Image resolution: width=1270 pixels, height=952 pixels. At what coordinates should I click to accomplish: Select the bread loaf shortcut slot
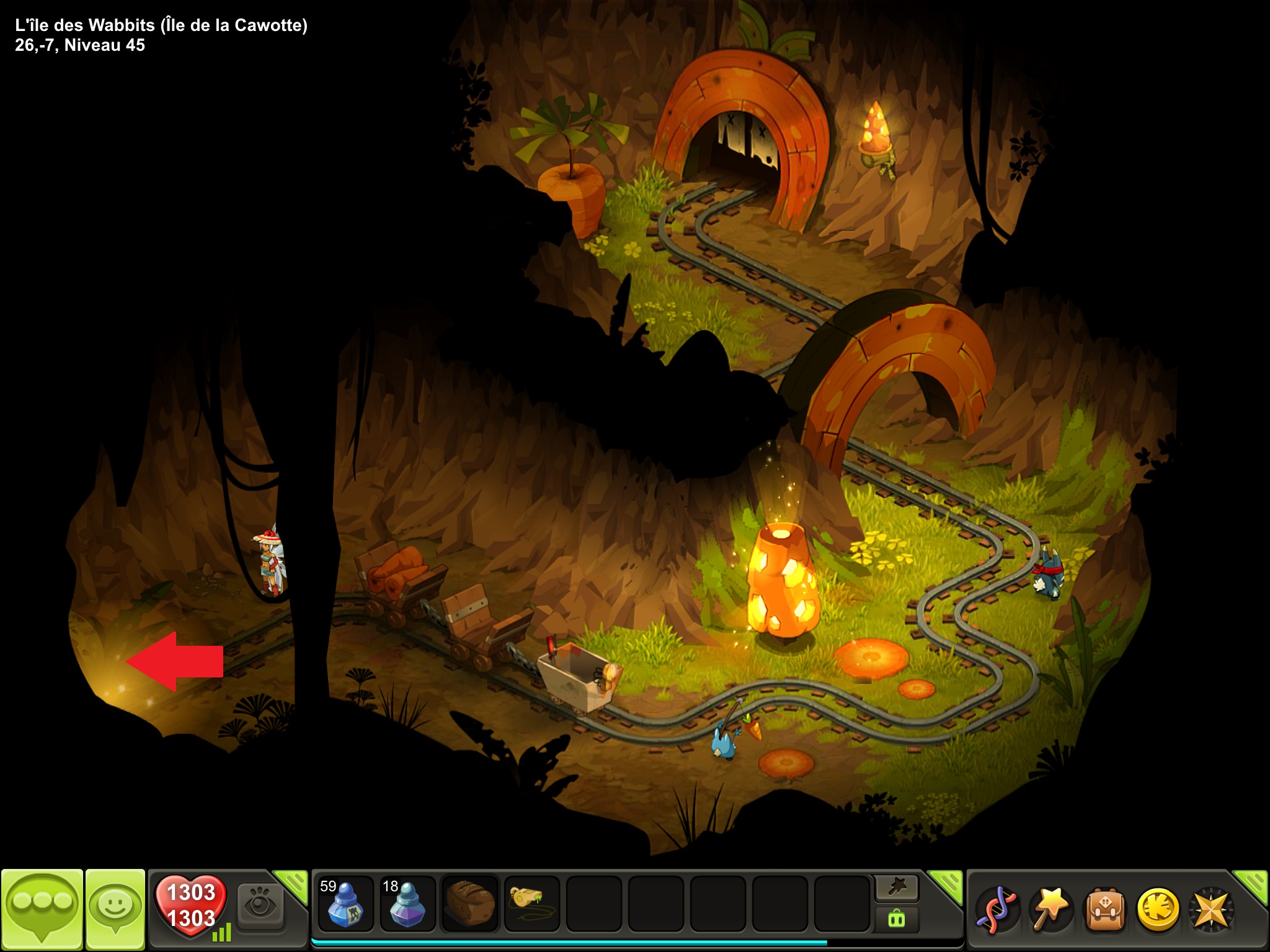click(x=470, y=904)
